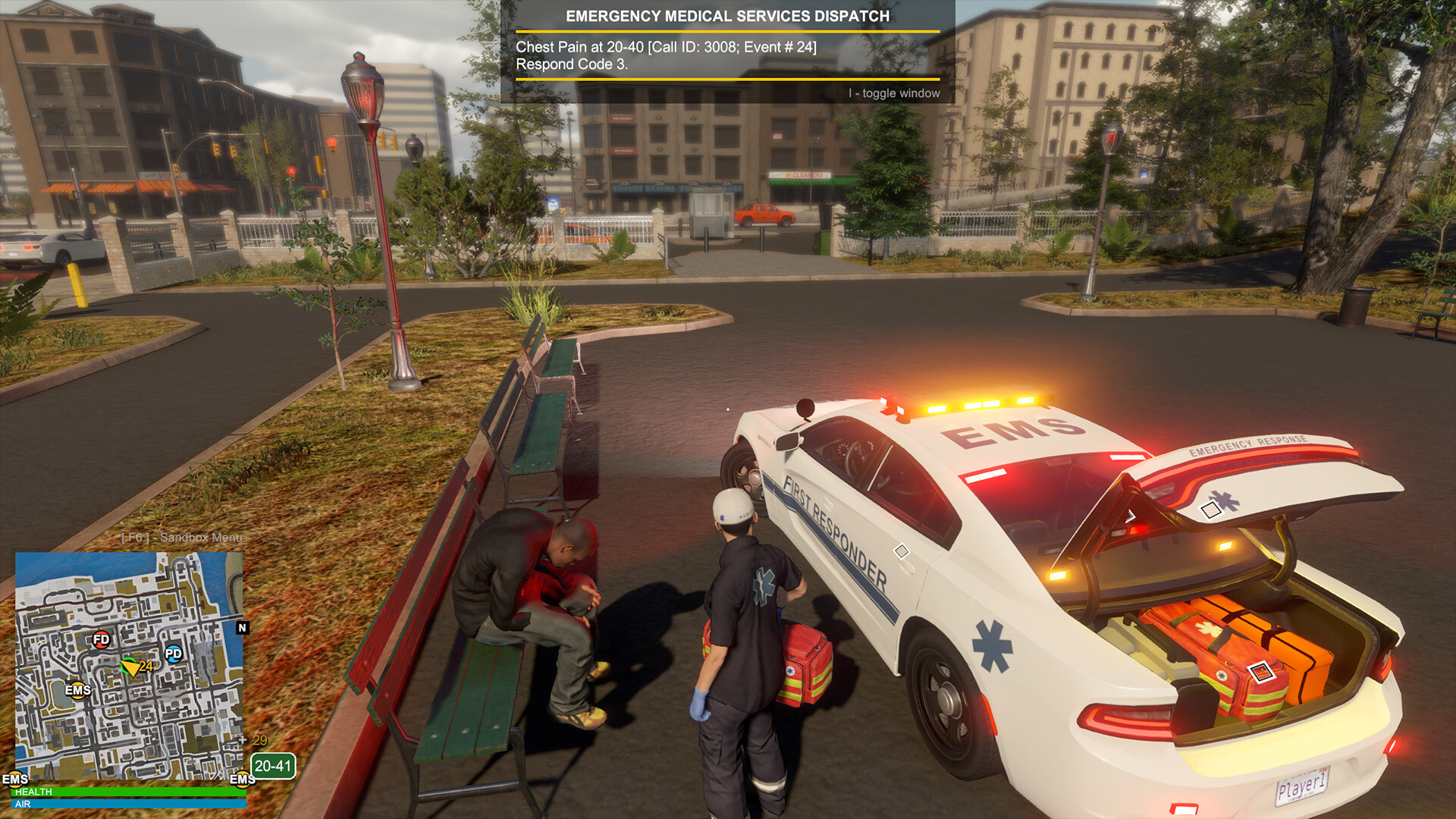Screen dimensions: 1456x819
Task: Click event number 24 next to the waypoint
Action: 146,667
